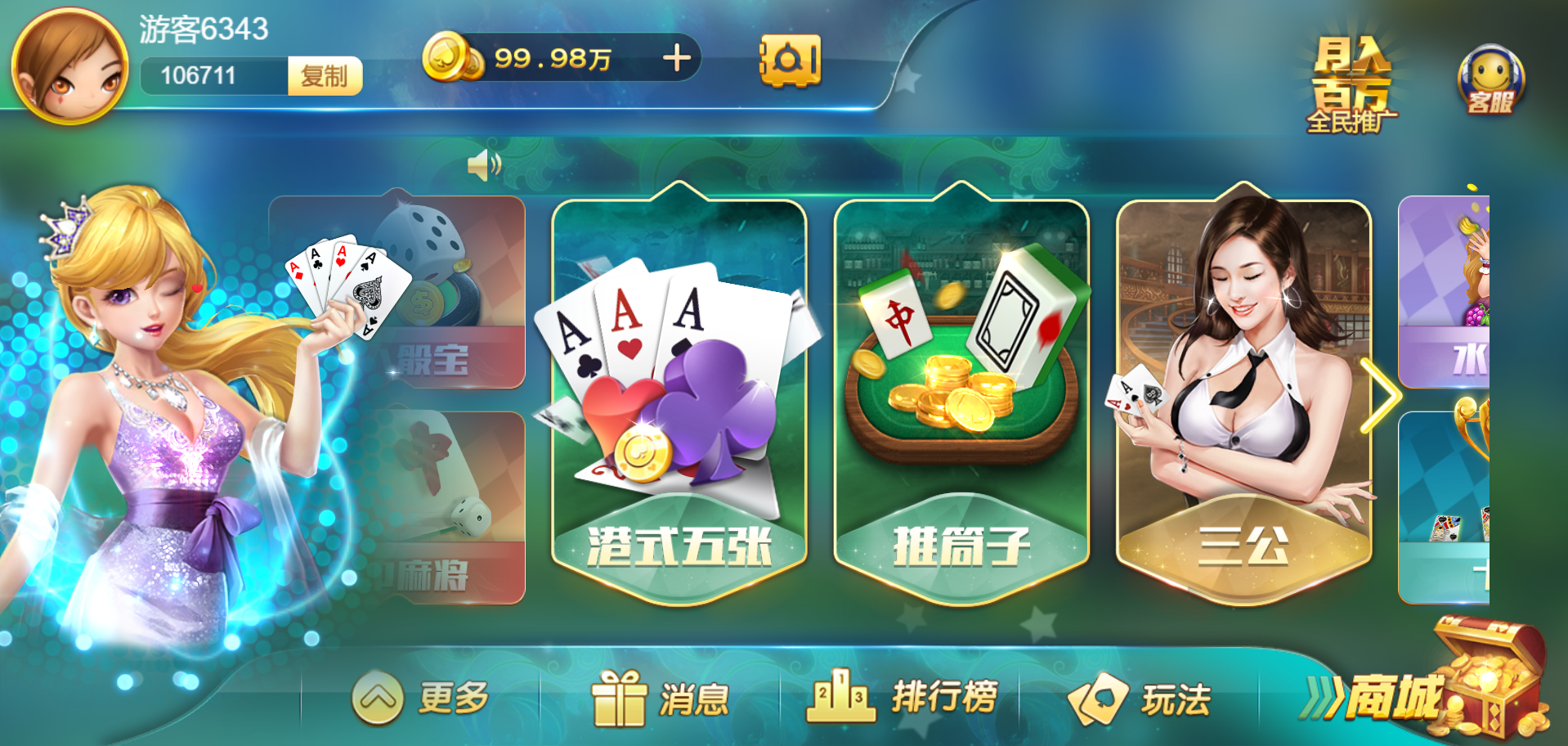The image size is (1568, 746).
Task: Click the 复制 copy ID button
Action: pos(324,77)
